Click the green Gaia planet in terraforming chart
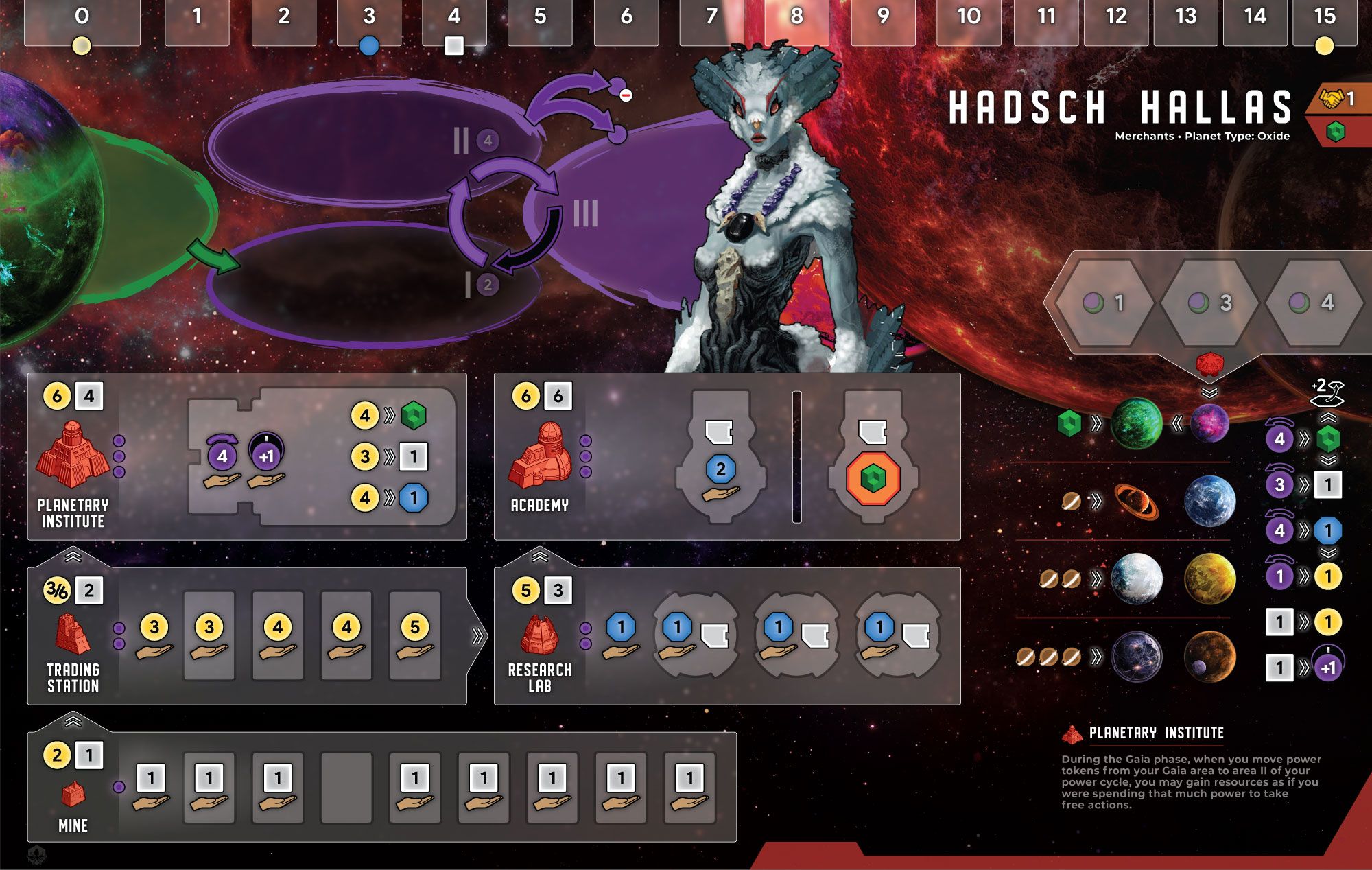 [x=1137, y=424]
